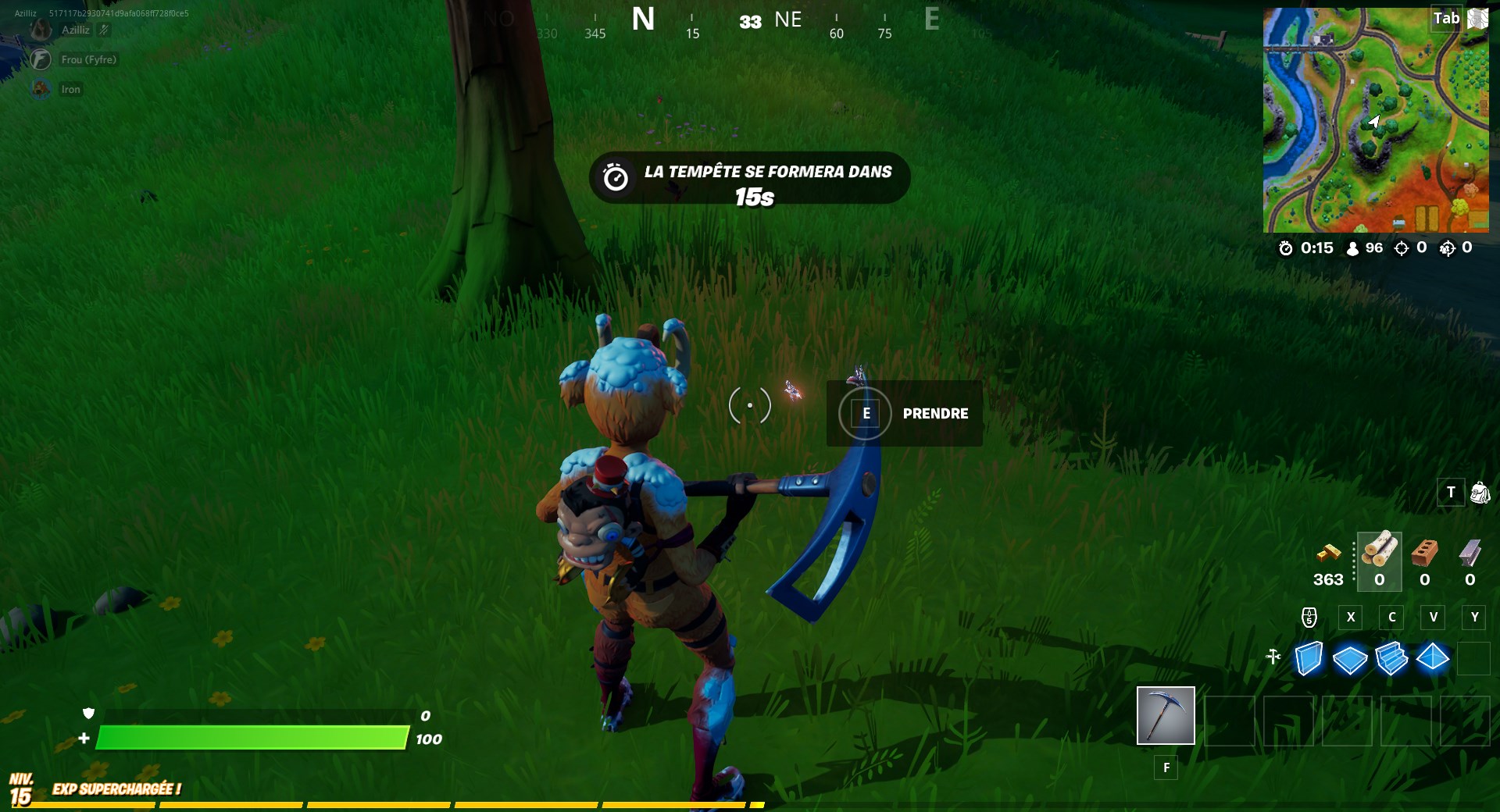Open inventory using the T key button

1451,493
